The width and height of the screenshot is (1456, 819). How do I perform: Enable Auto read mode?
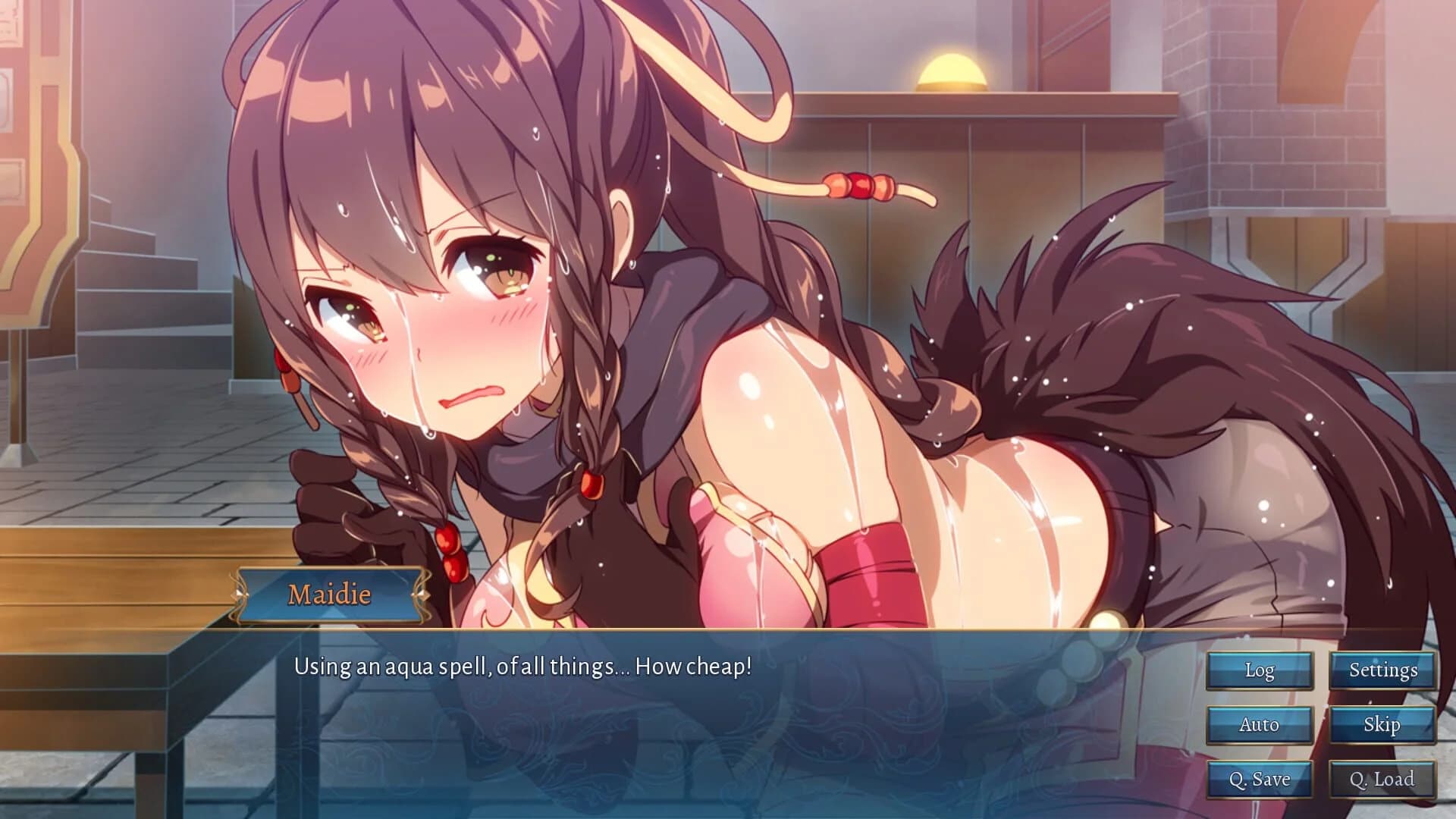(1259, 725)
